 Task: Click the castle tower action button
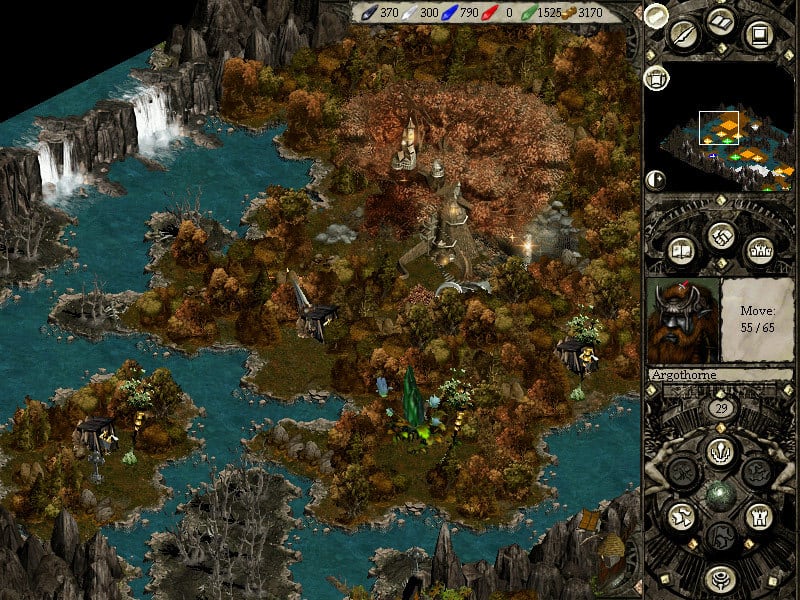click(757, 517)
